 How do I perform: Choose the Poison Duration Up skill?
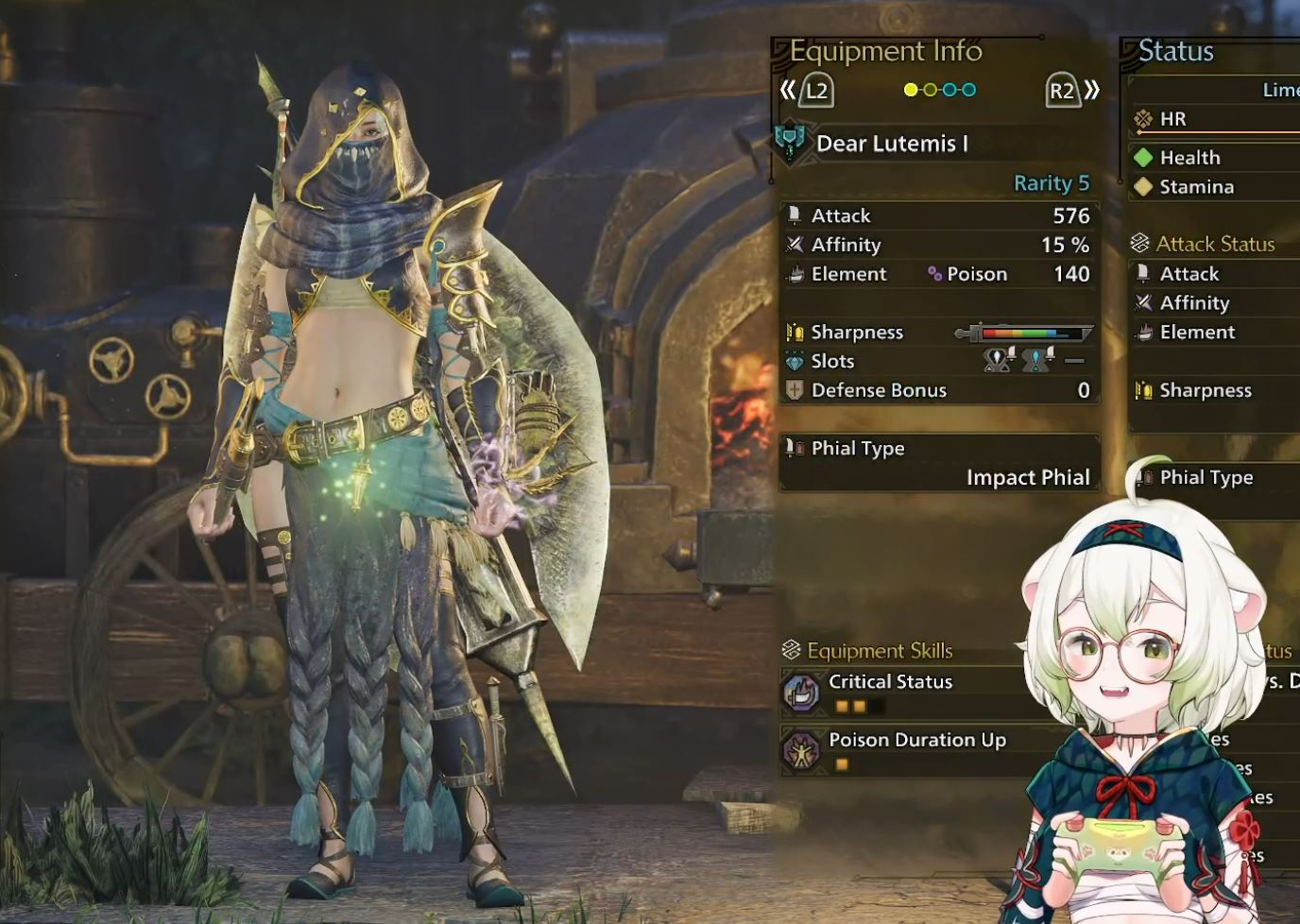coord(916,741)
